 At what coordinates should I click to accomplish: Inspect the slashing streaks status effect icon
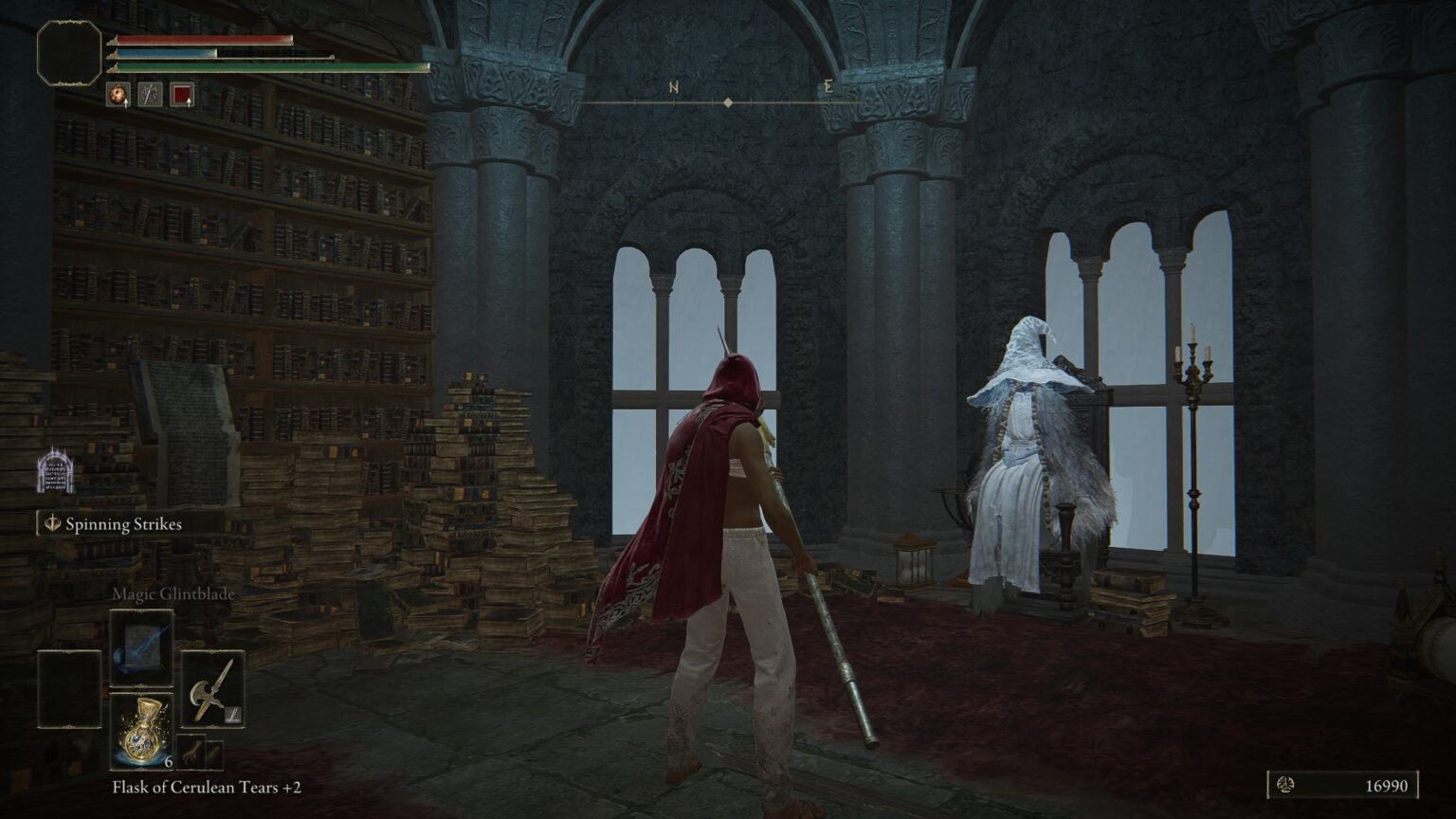(x=150, y=95)
